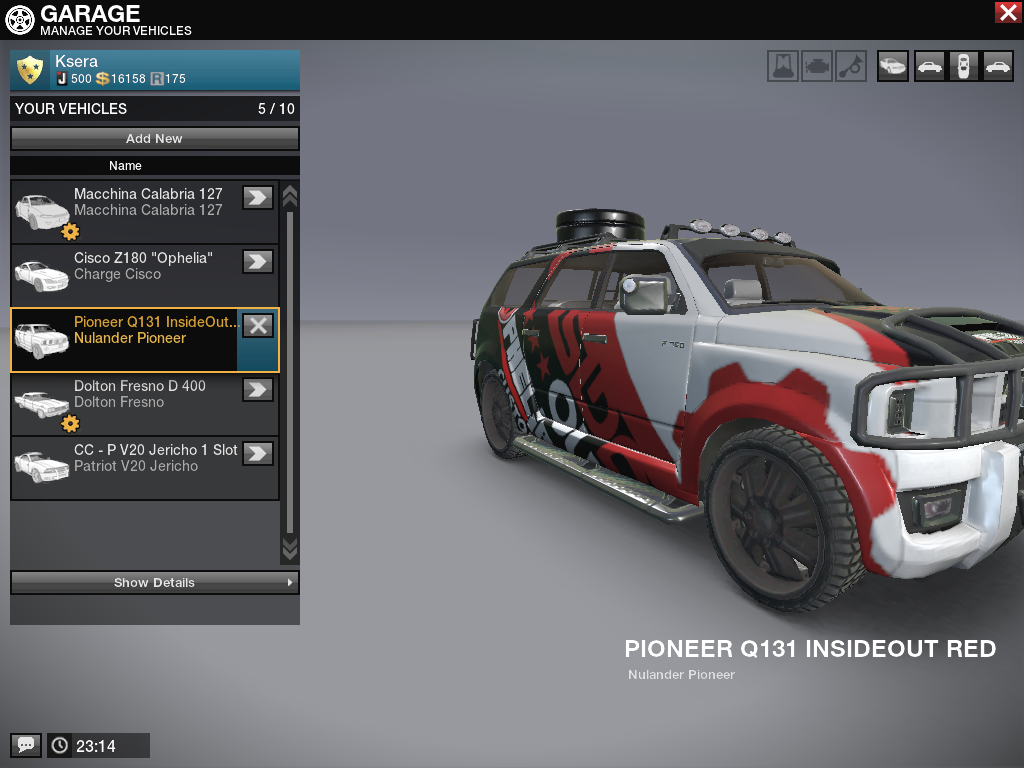Deselect Pioneer Q131 with its X button
The width and height of the screenshot is (1024, 768).
point(258,325)
